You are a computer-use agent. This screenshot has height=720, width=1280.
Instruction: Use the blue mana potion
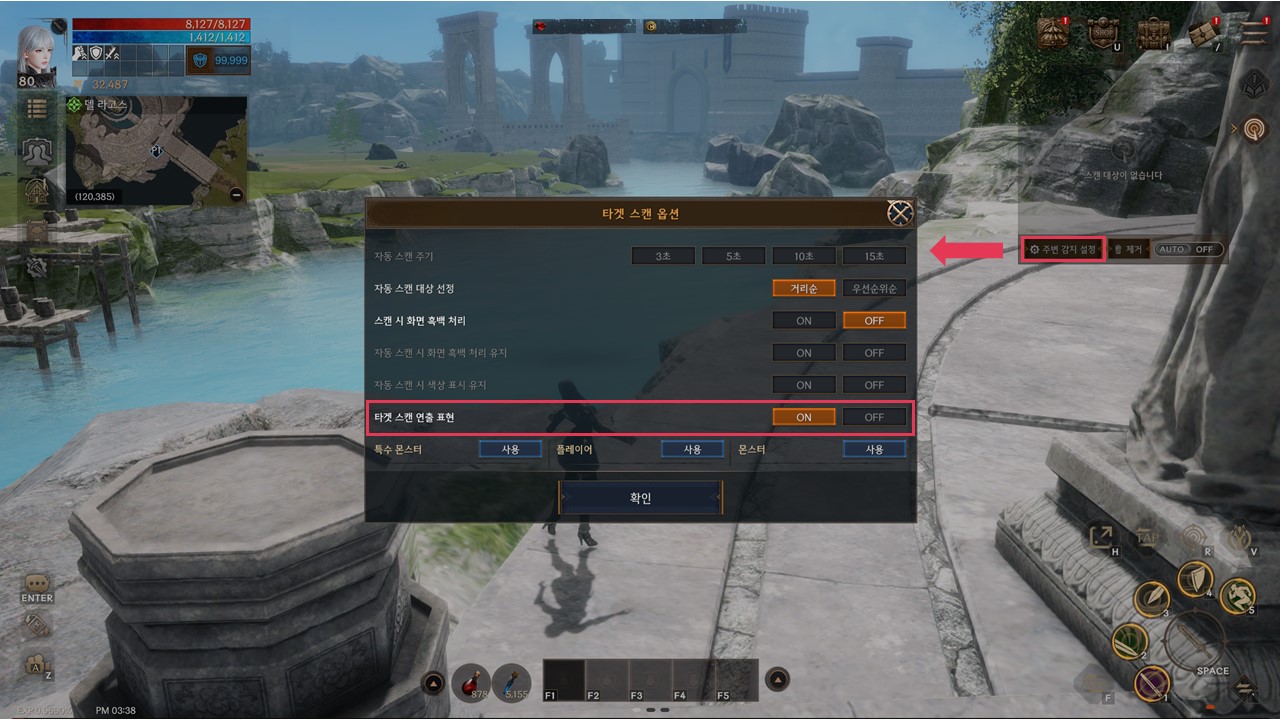pyautogui.click(x=512, y=682)
